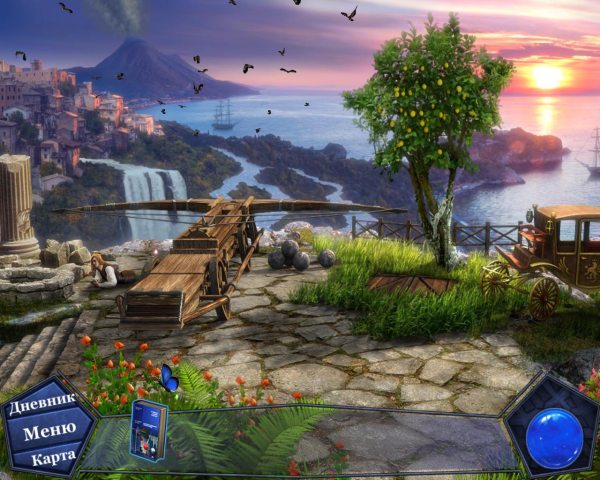This screenshot has width=600, height=480.
Task: Show the Карта map
Action: tap(52, 458)
